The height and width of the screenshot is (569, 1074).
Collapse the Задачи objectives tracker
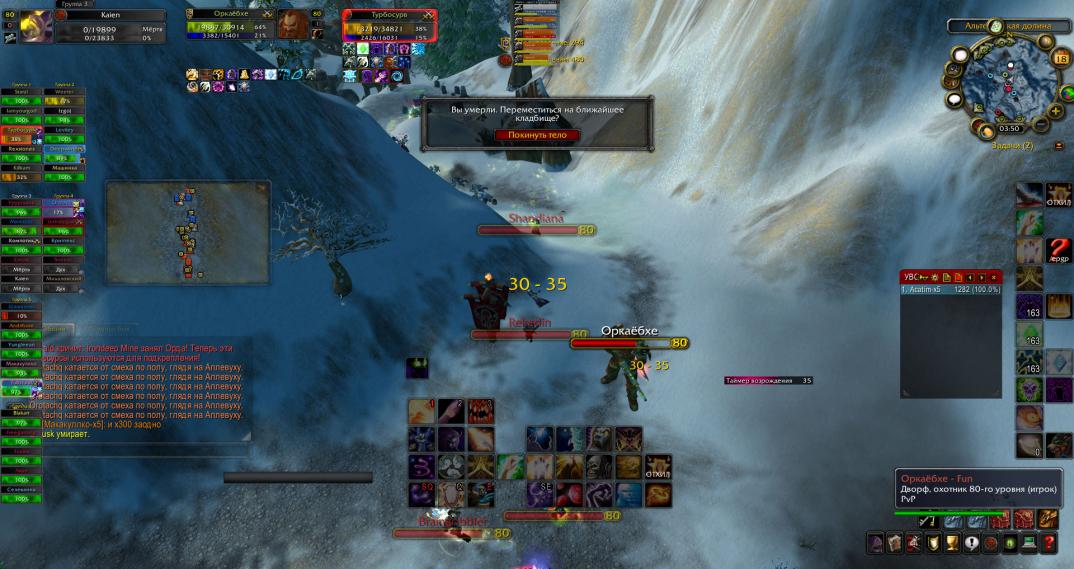[x=1059, y=146]
